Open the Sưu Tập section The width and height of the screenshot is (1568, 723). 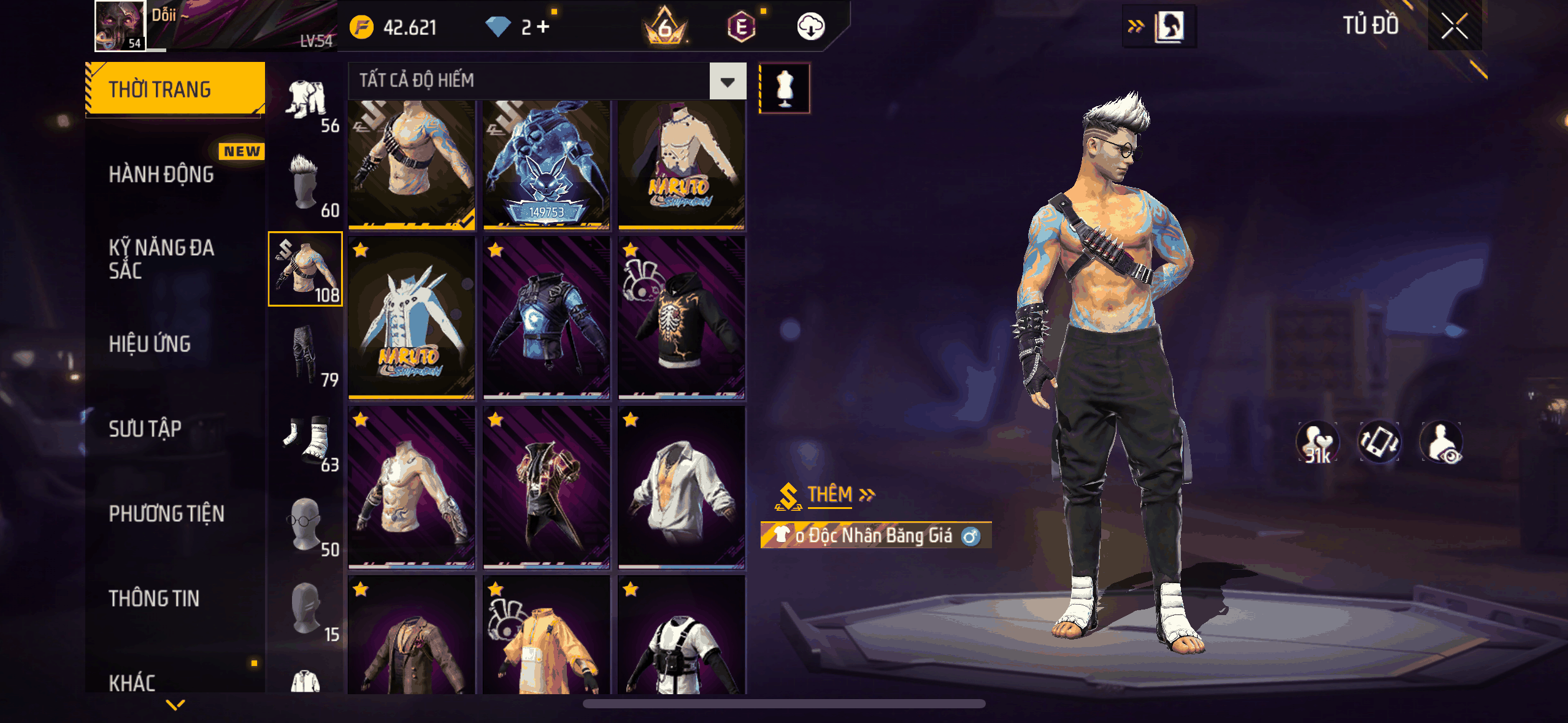145,429
